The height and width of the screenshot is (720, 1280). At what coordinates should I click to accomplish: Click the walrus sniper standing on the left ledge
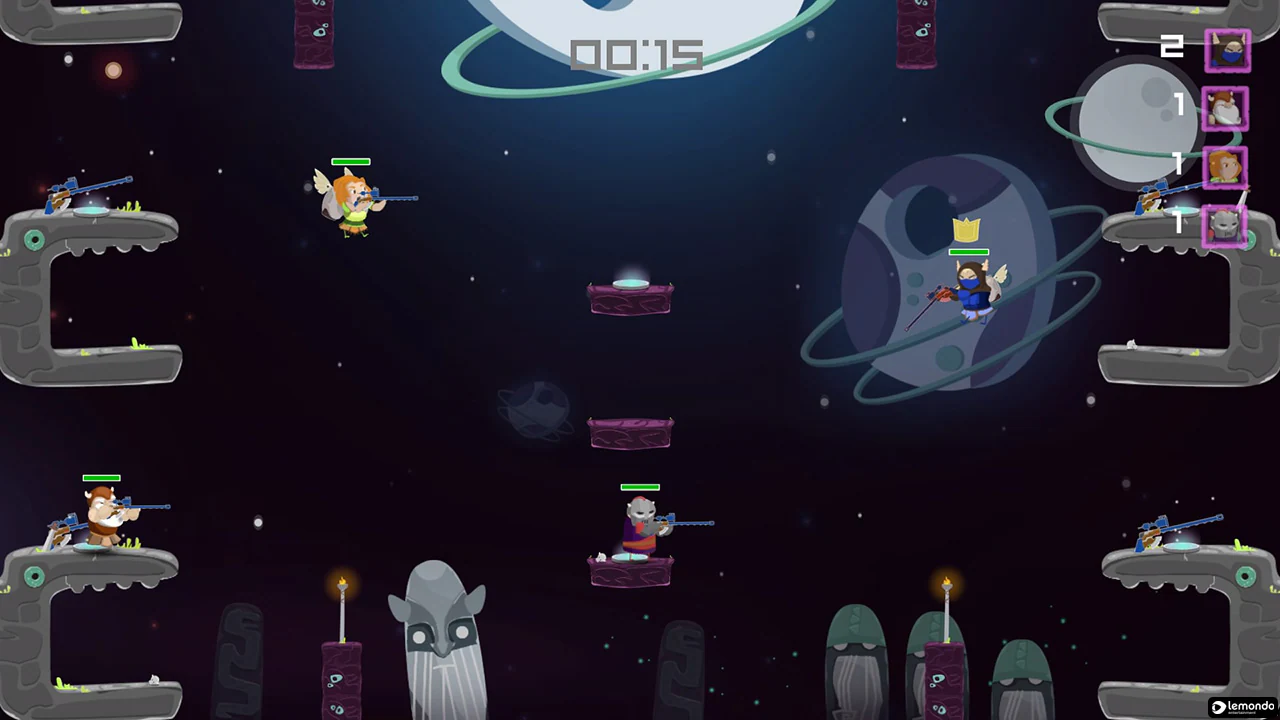point(100,512)
